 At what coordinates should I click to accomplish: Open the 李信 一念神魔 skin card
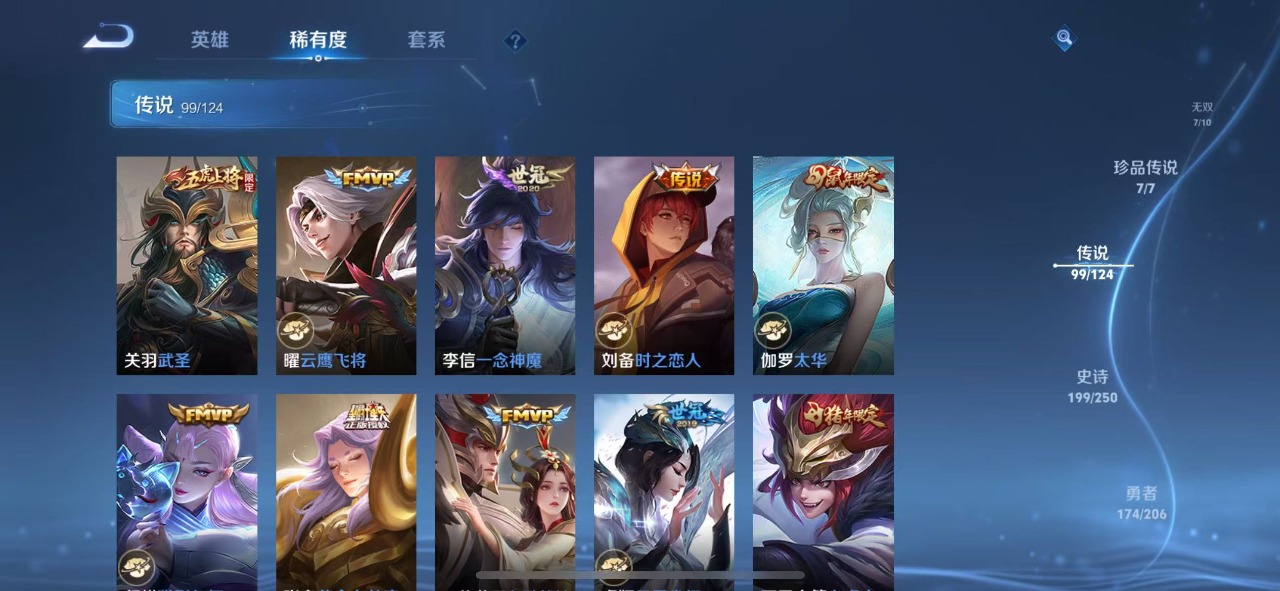(505, 265)
